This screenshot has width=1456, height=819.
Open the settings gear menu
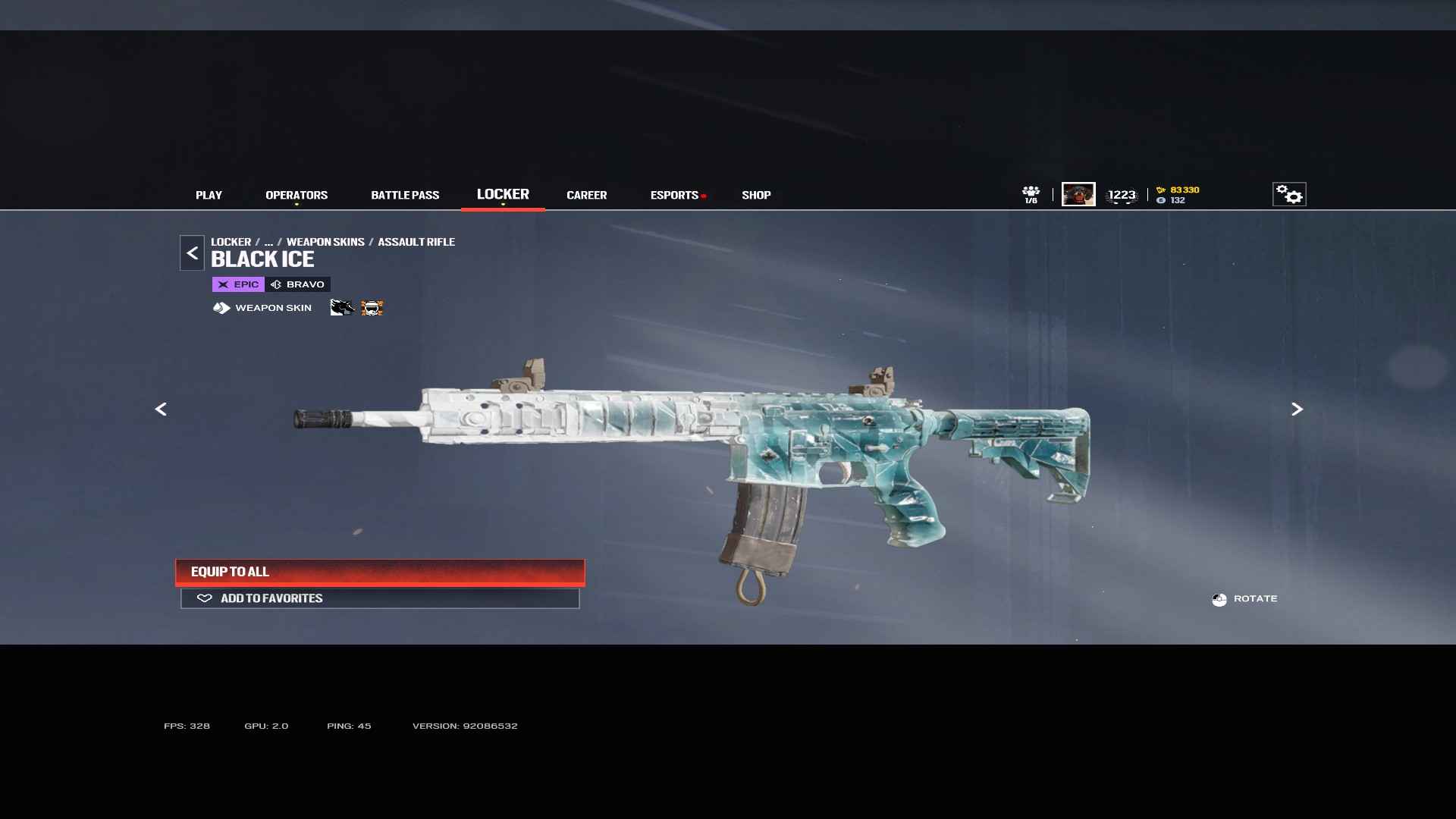click(1288, 194)
